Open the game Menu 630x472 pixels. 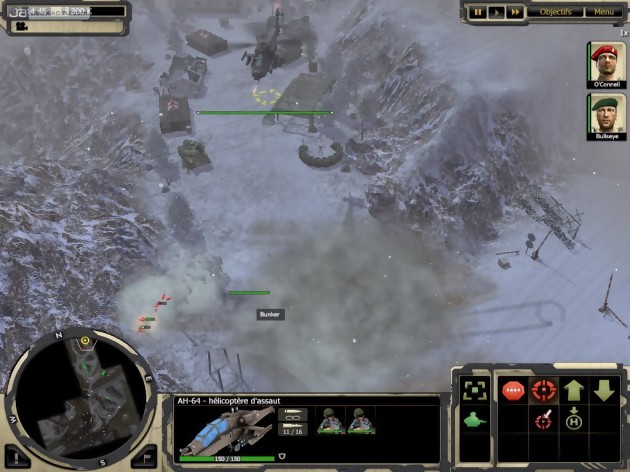pyautogui.click(x=603, y=12)
